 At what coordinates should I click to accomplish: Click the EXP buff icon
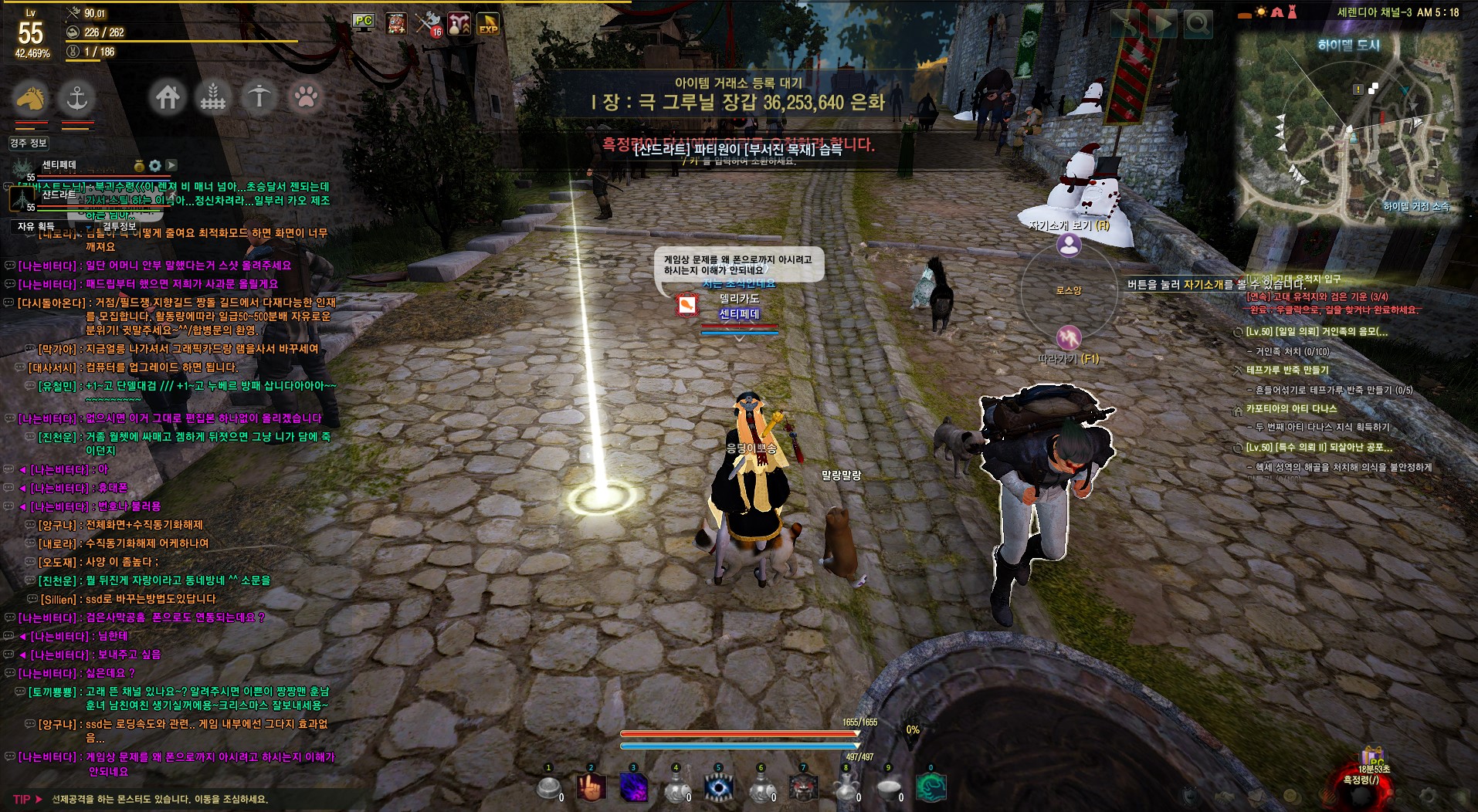click(488, 24)
